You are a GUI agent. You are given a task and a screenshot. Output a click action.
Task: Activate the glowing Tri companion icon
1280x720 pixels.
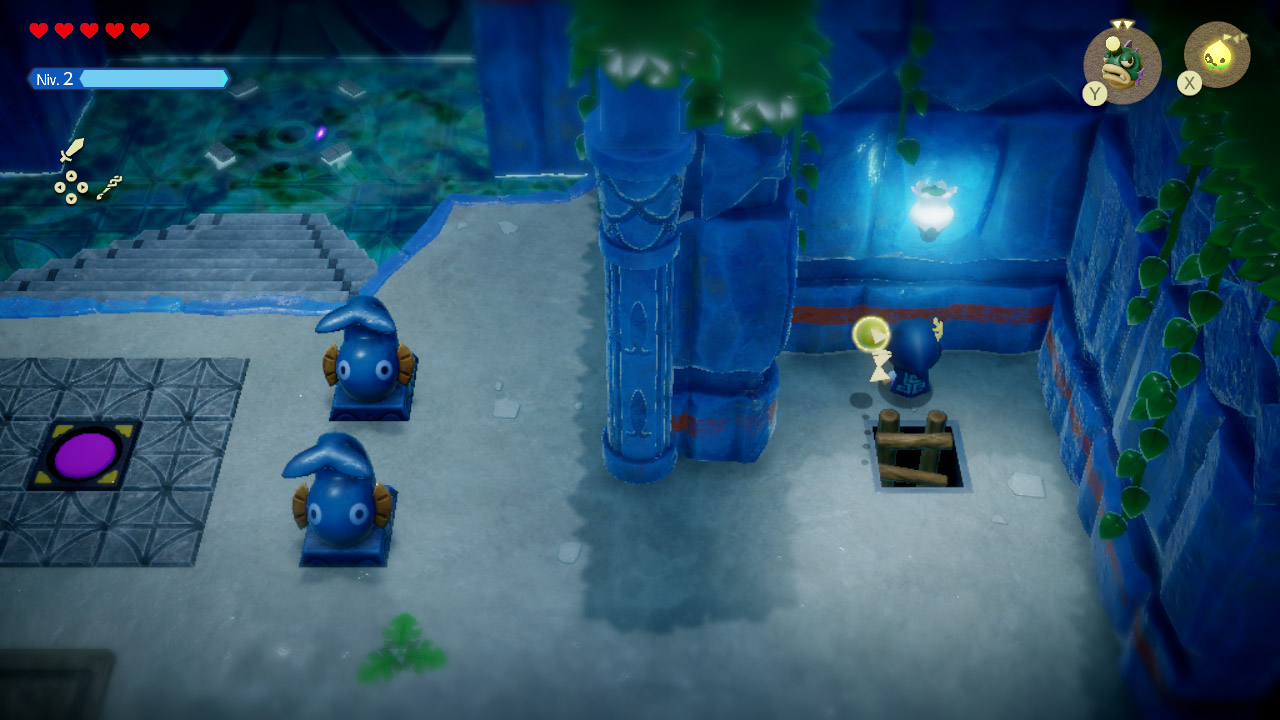click(x=1218, y=57)
